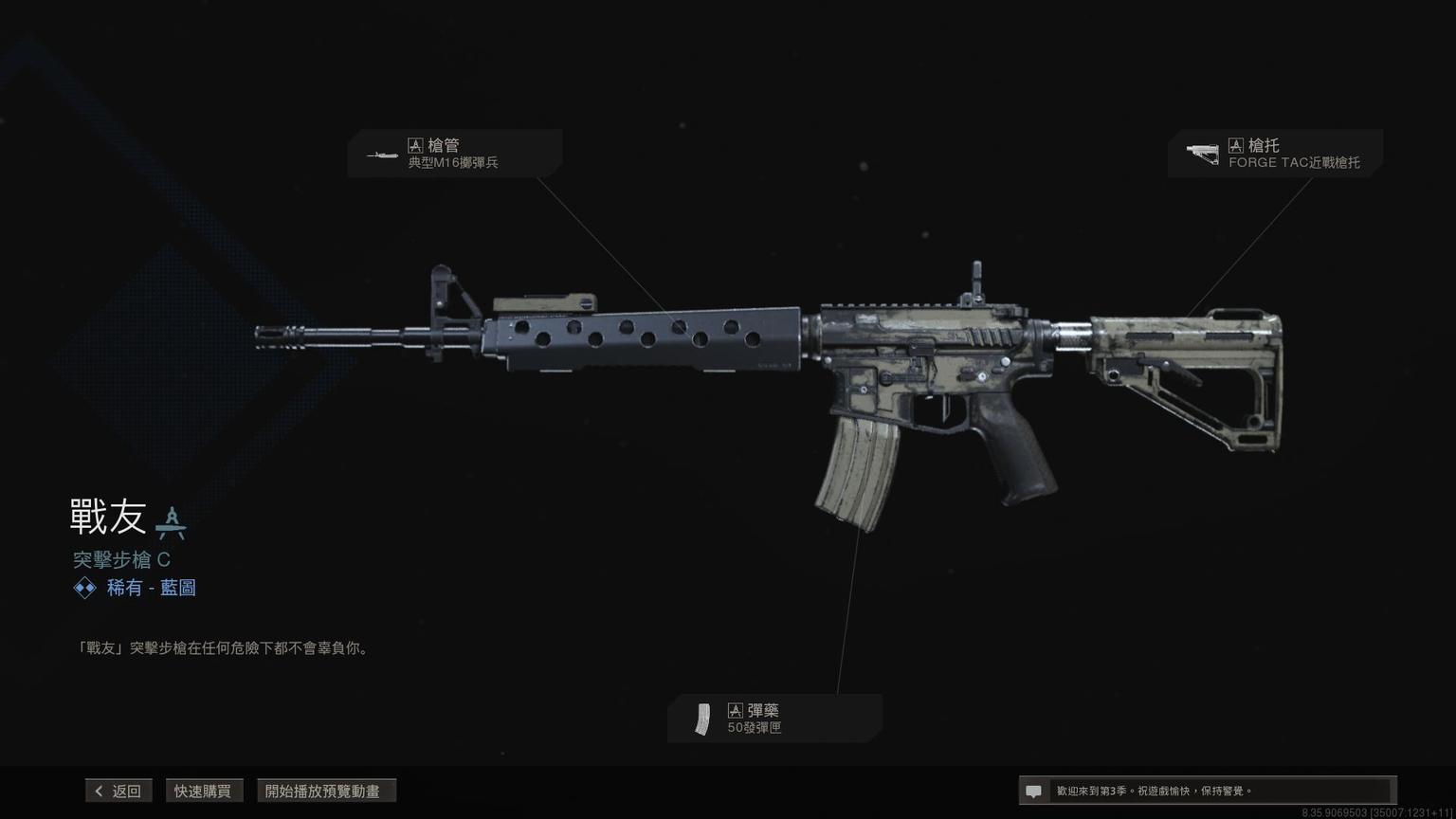
Task: Choose 快速購買 quick purchase
Action: pyautogui.click(x=203, y=791)
